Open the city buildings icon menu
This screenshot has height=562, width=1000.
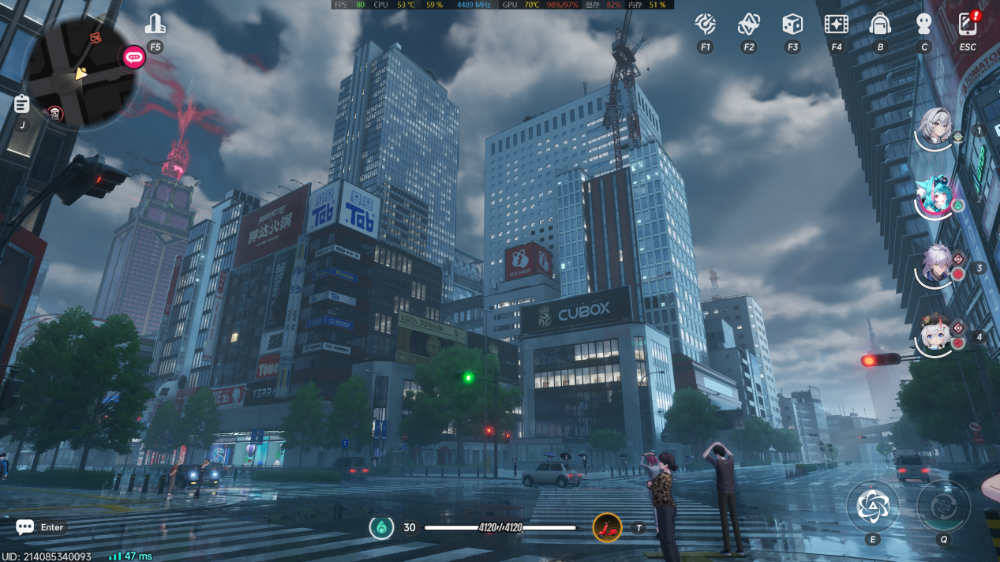pyautogui.click(x=155, y=24)
